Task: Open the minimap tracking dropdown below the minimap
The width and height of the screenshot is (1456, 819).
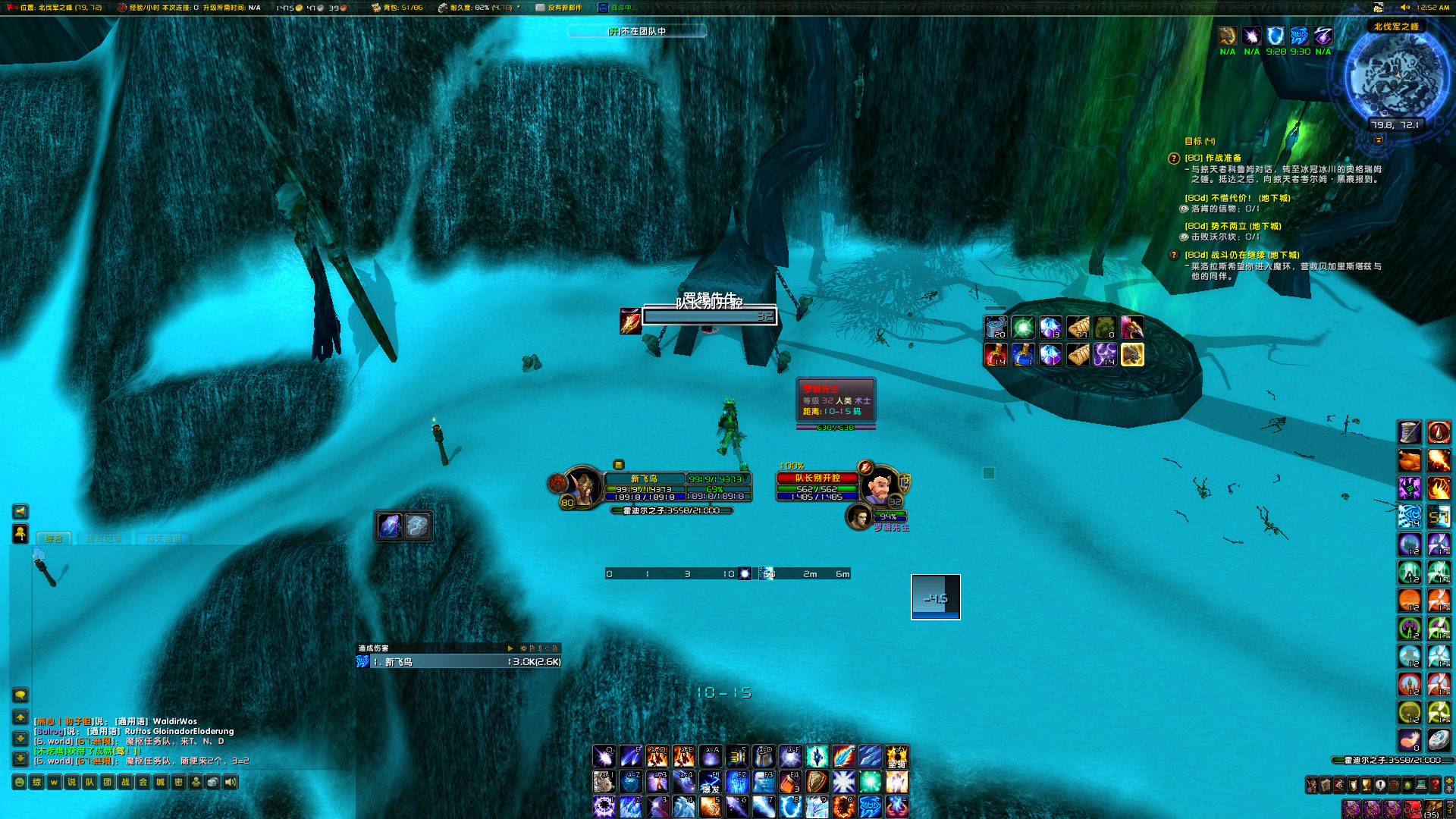Action: click(1379, 140)
